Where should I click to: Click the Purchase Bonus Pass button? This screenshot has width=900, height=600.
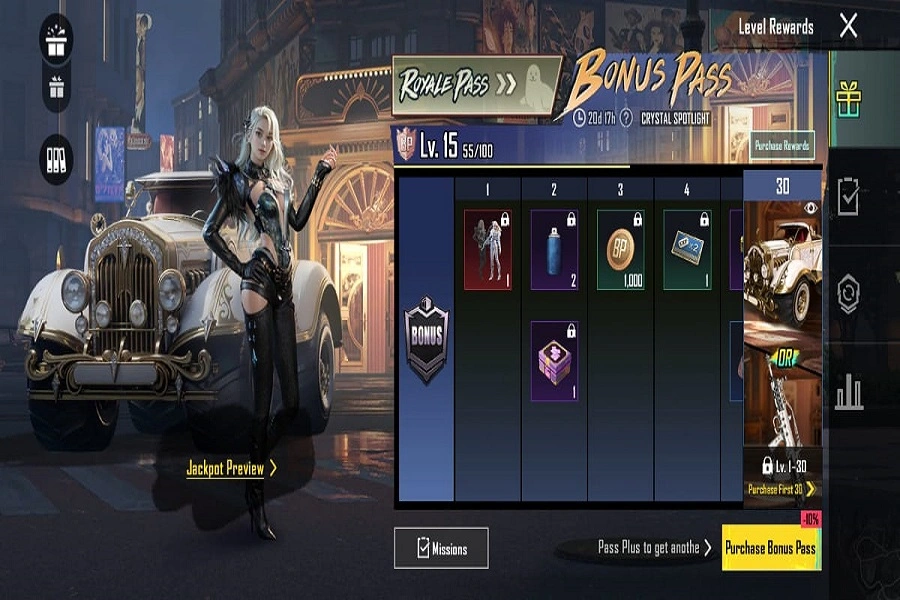(770, 548)
